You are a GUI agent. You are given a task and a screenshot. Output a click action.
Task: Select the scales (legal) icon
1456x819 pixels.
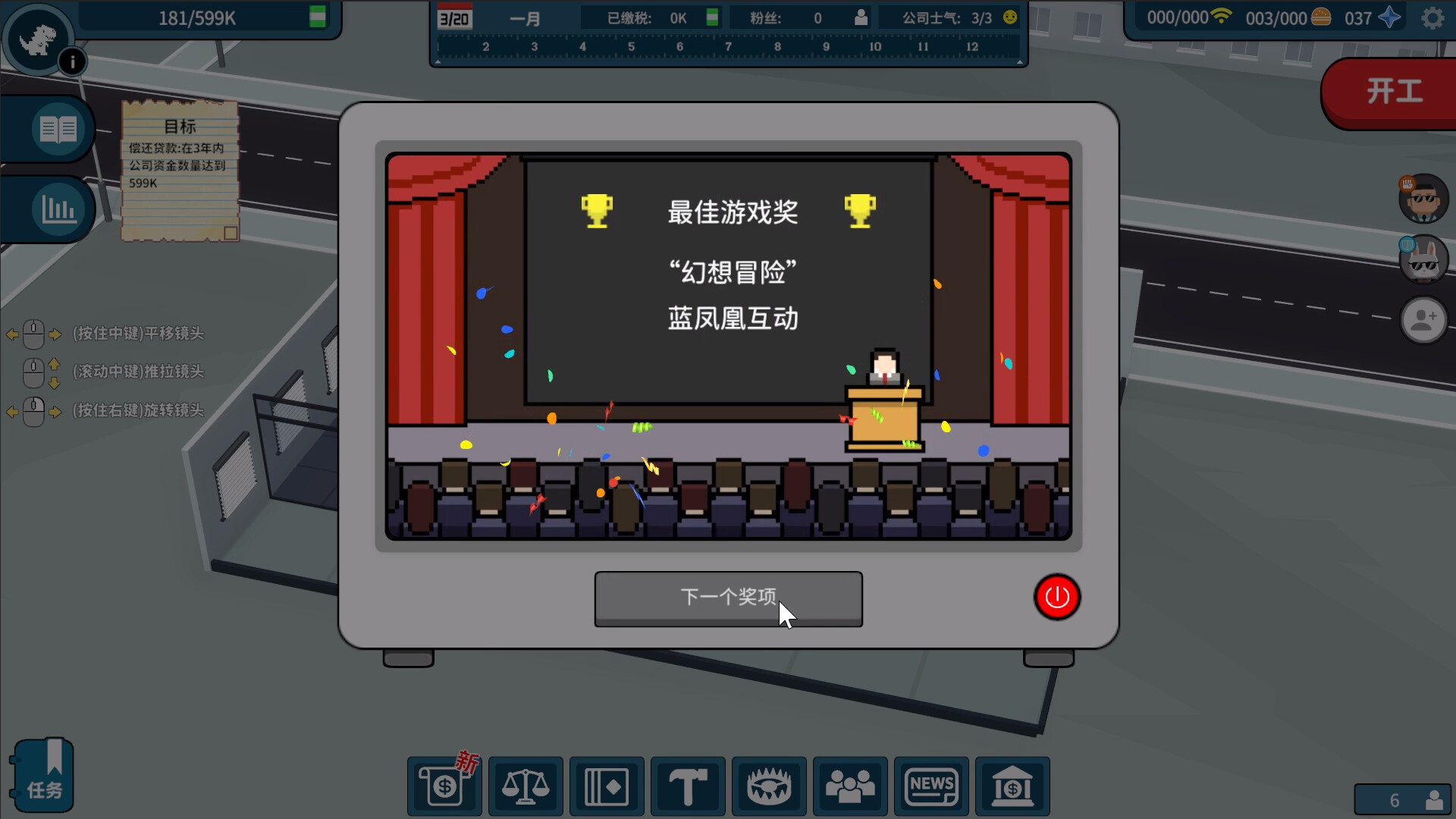(x=526, y=787)
